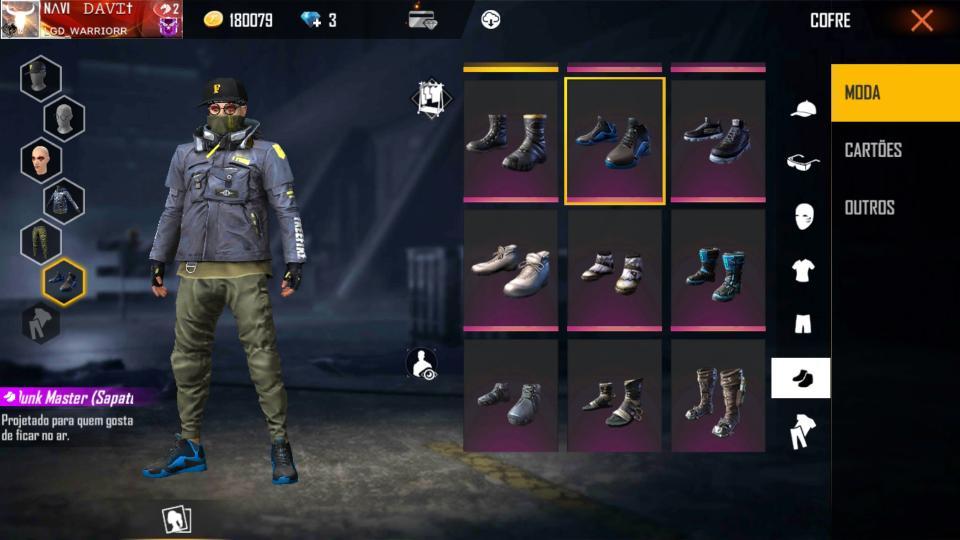Show the t-shirt tops category
This screenshot has width=960, height=540.
click(802, 270)
